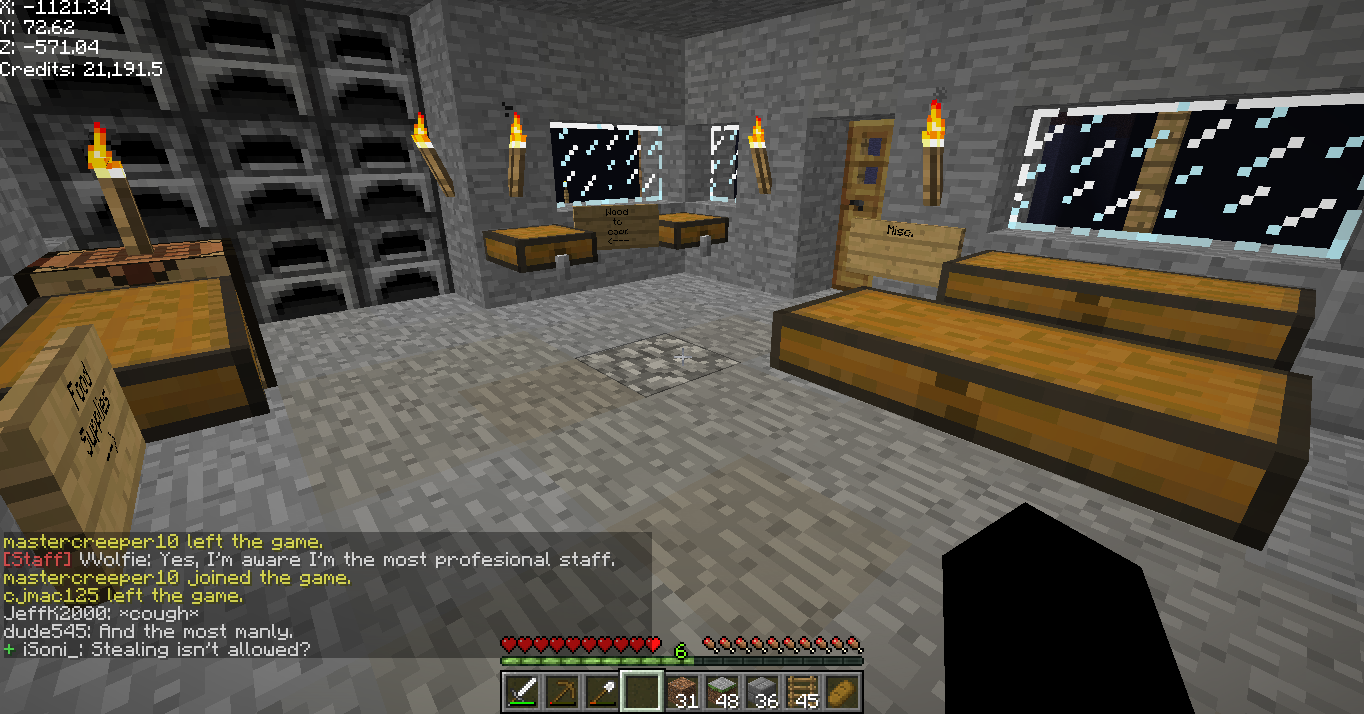Choose the dirt block stack of 31
Screen dimensions: 1364x714
(682, 690)
